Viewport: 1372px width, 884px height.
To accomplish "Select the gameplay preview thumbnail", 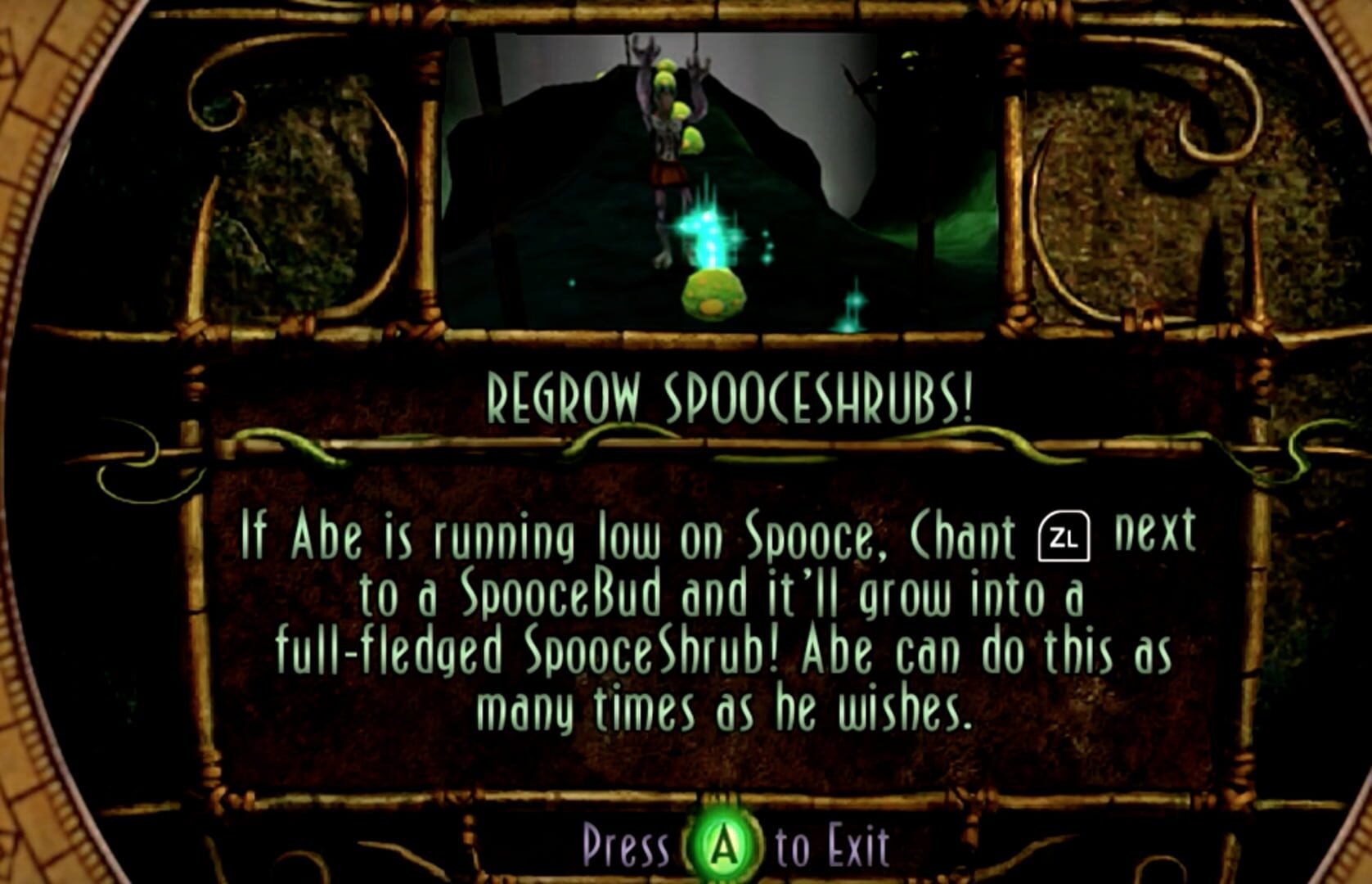I will coord(720,176).
